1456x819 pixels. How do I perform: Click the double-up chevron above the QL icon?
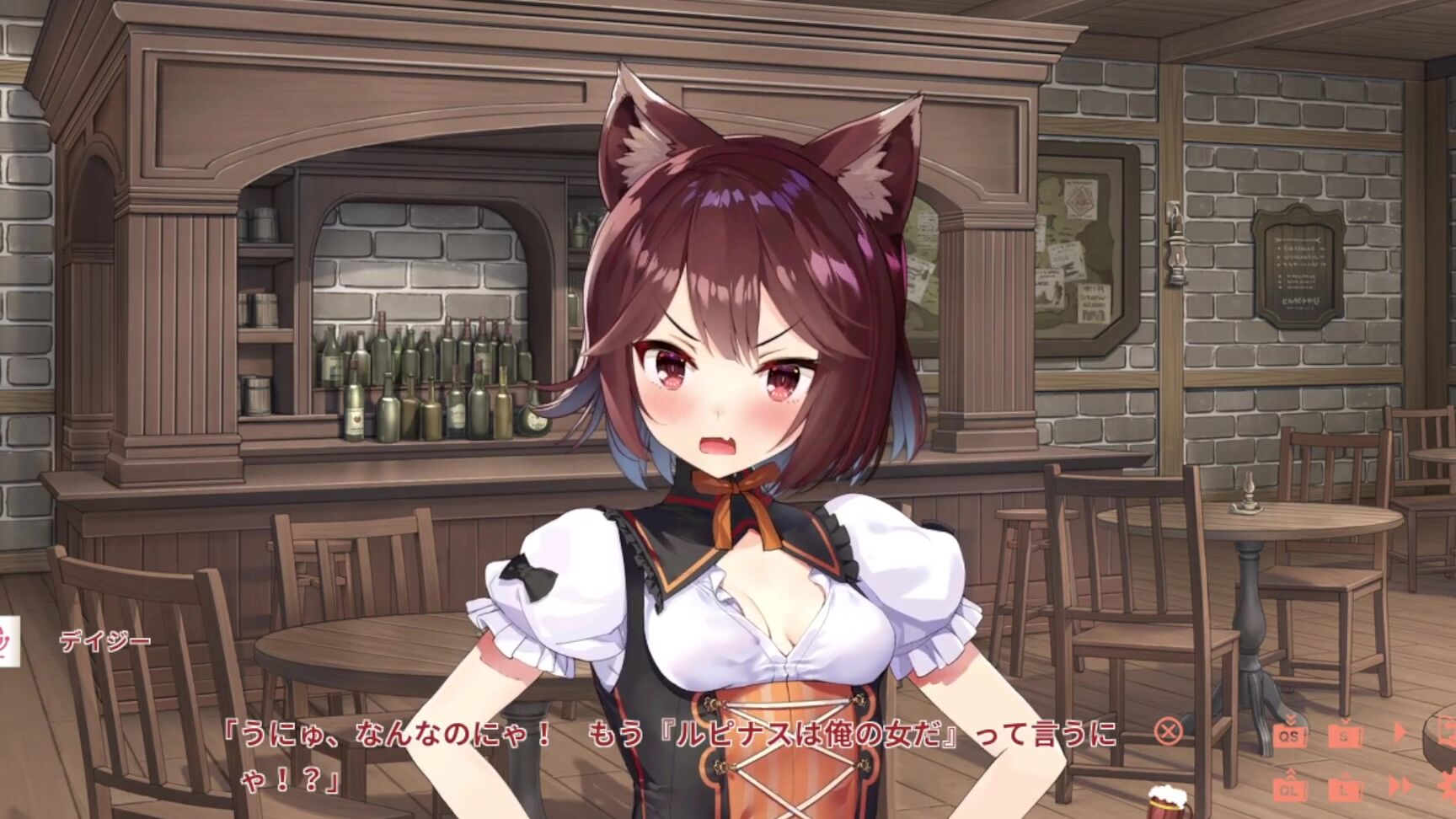click(1291, 773)
